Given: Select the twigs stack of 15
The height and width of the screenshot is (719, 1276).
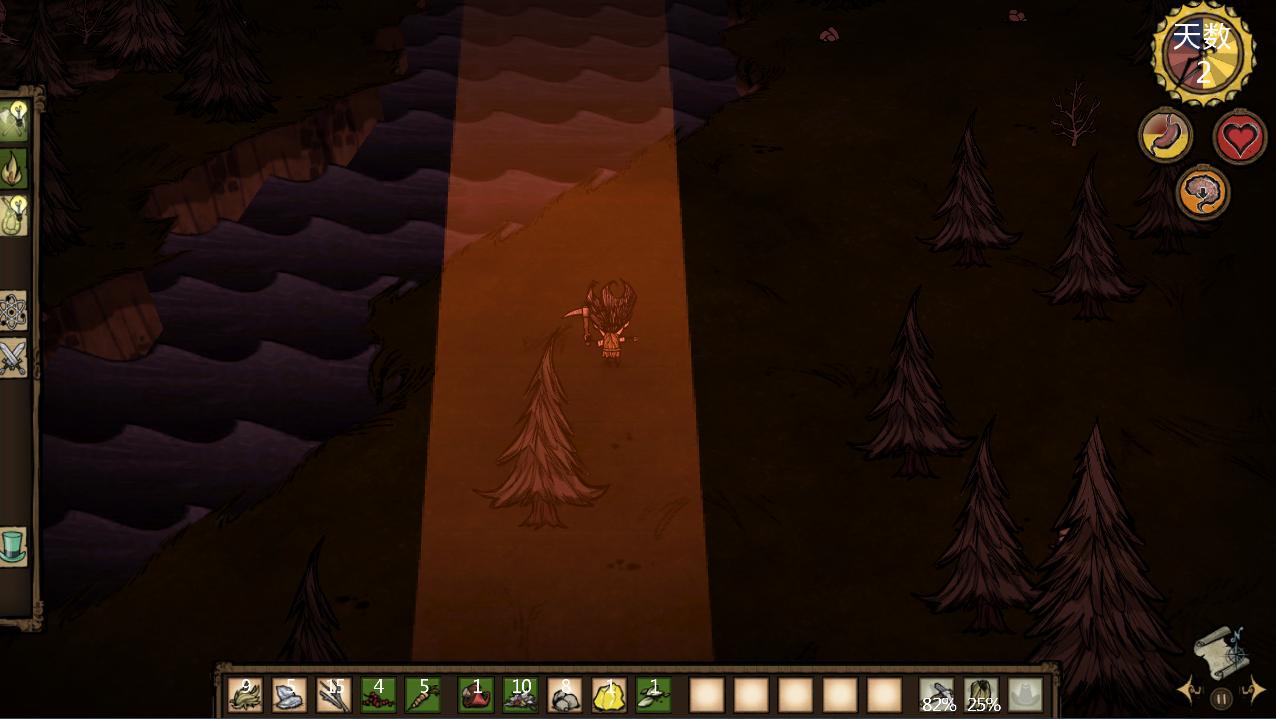Looking at the screenshot, I should pyautogui.click(x=334, y=694).
